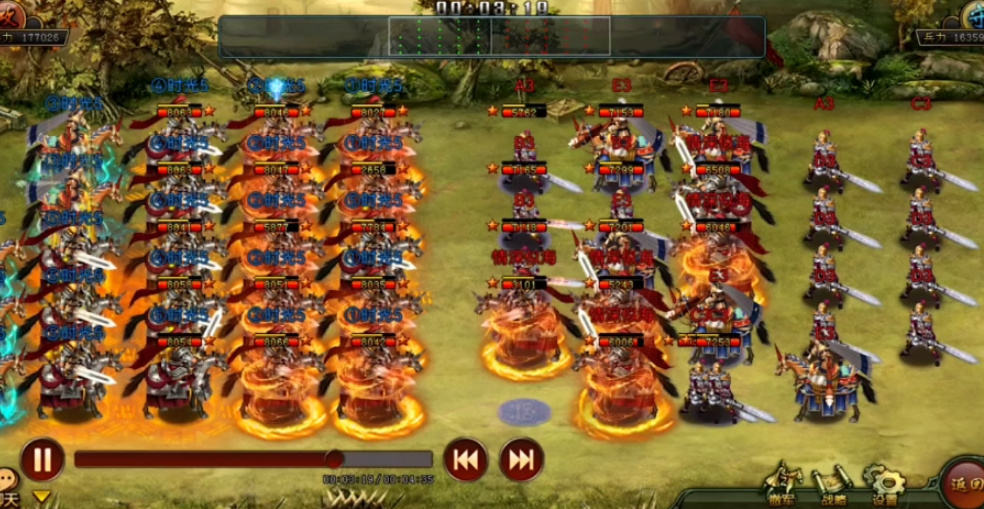Open the chat speech bubble
Viewport: 984px width, 509px height.
[8, 480]
